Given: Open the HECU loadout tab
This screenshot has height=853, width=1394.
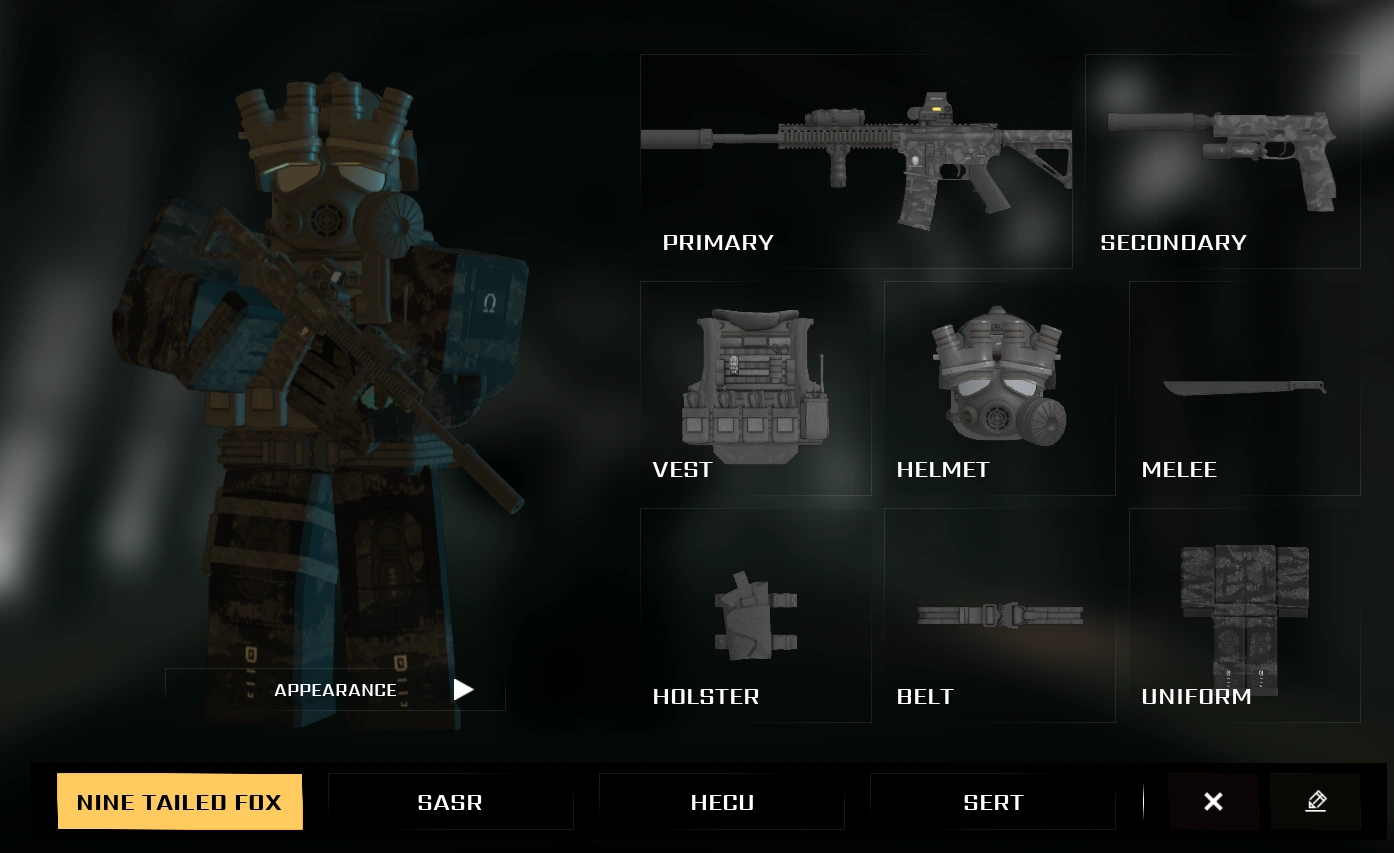Looking at the screenshot, I should click(722, 801).
